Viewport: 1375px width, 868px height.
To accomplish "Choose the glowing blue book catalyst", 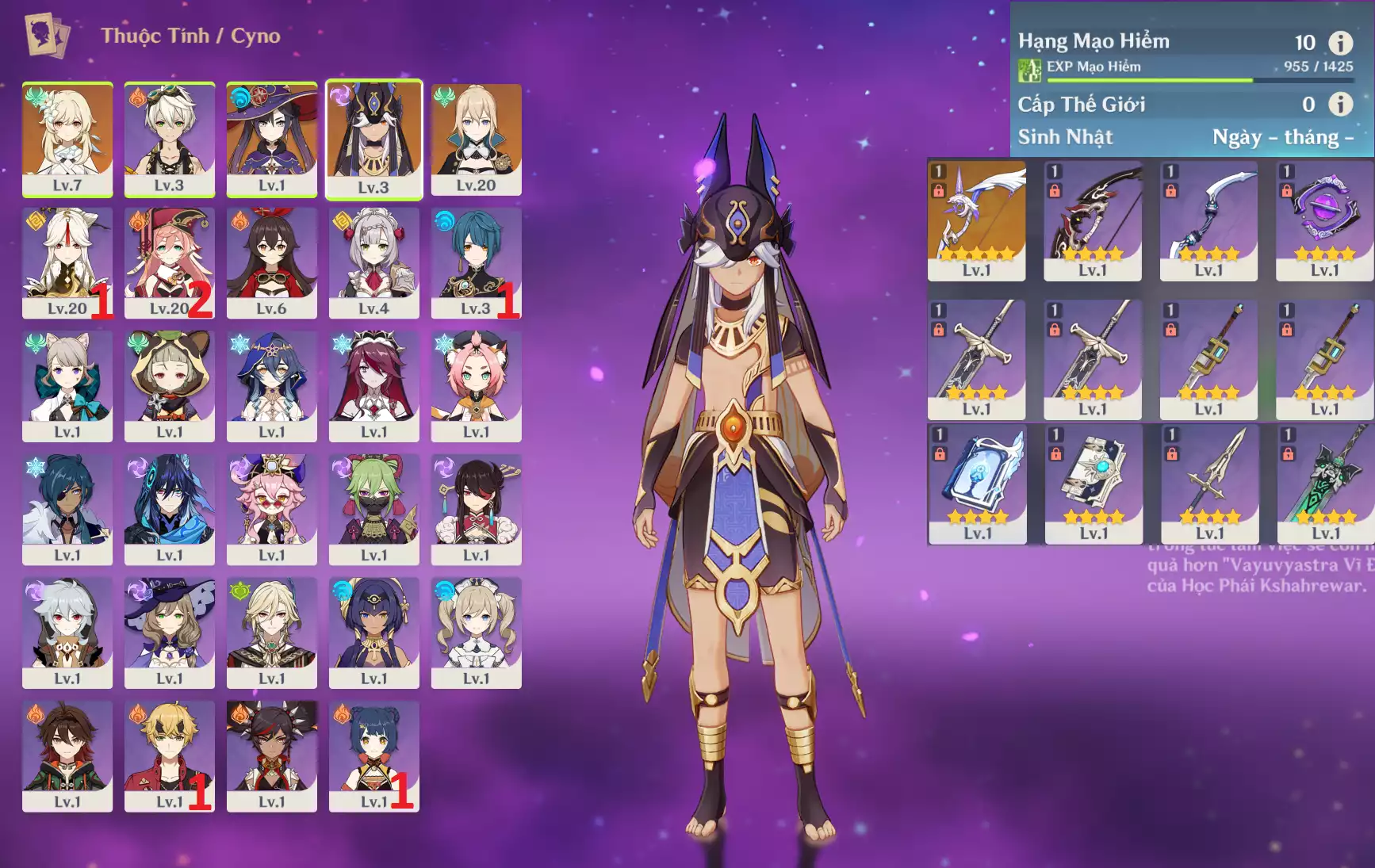I will pos(977,484).
